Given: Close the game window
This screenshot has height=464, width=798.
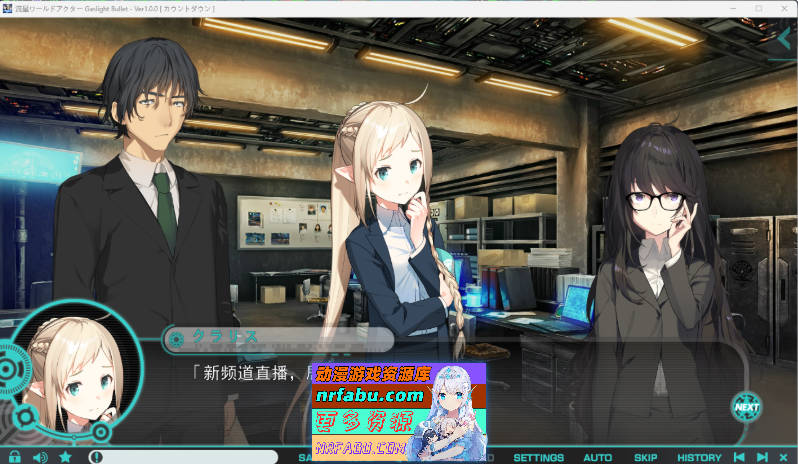Looking at the screenshot, I should pyautogui.click(x=784, y=8).
